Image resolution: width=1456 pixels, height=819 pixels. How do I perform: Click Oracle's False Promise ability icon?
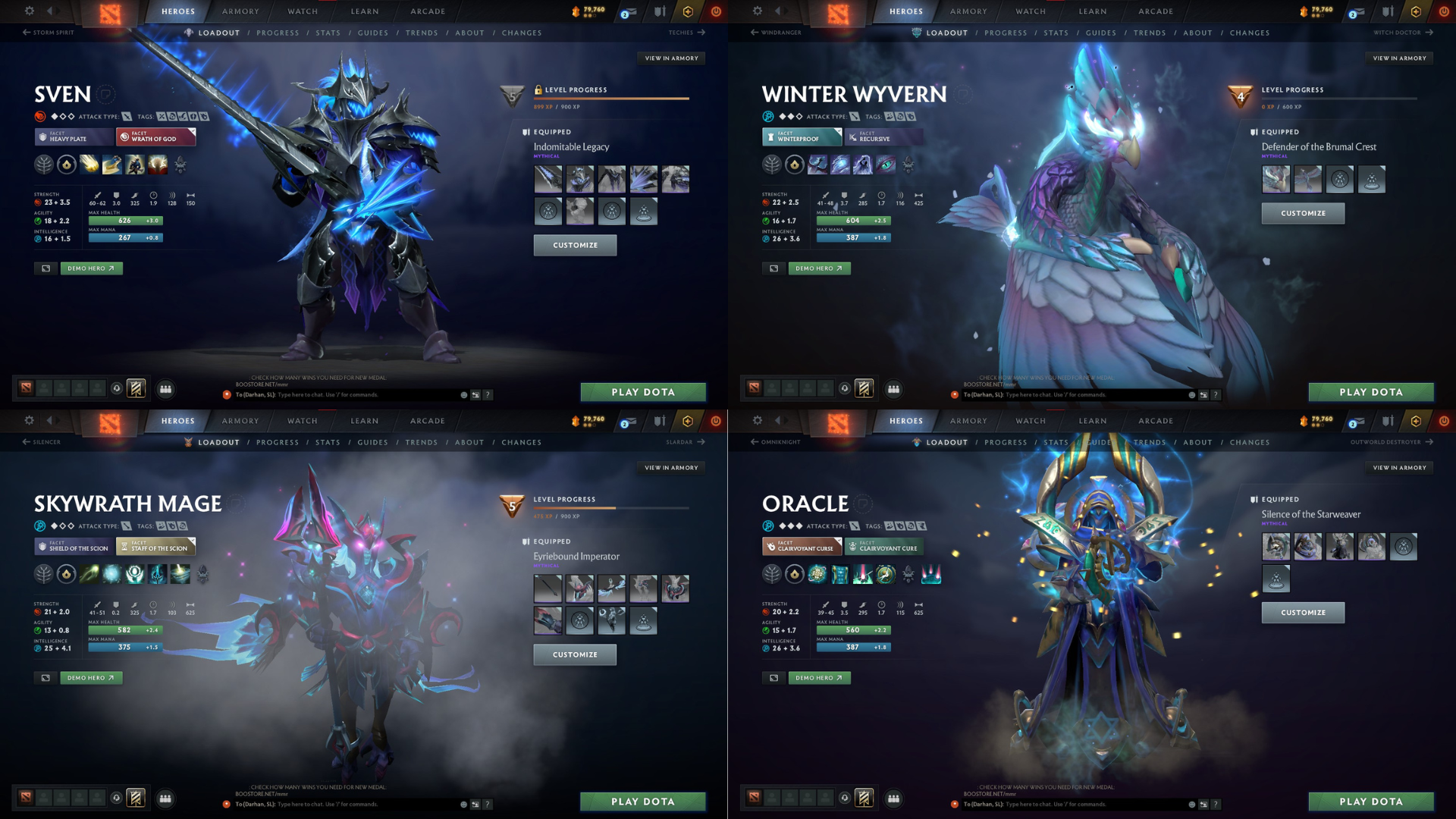886,575
